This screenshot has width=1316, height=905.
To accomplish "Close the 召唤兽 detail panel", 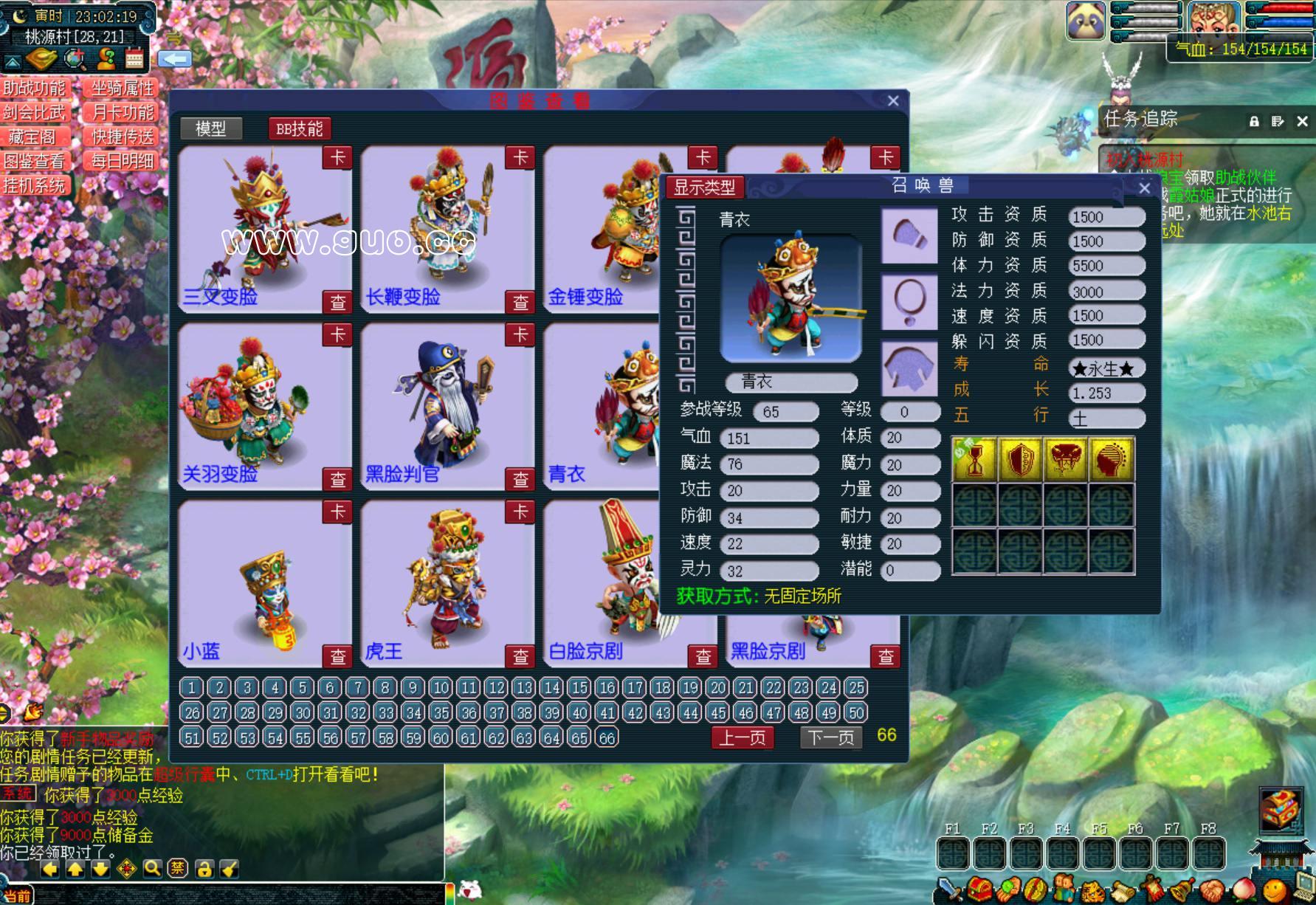I will [1144, 188].
